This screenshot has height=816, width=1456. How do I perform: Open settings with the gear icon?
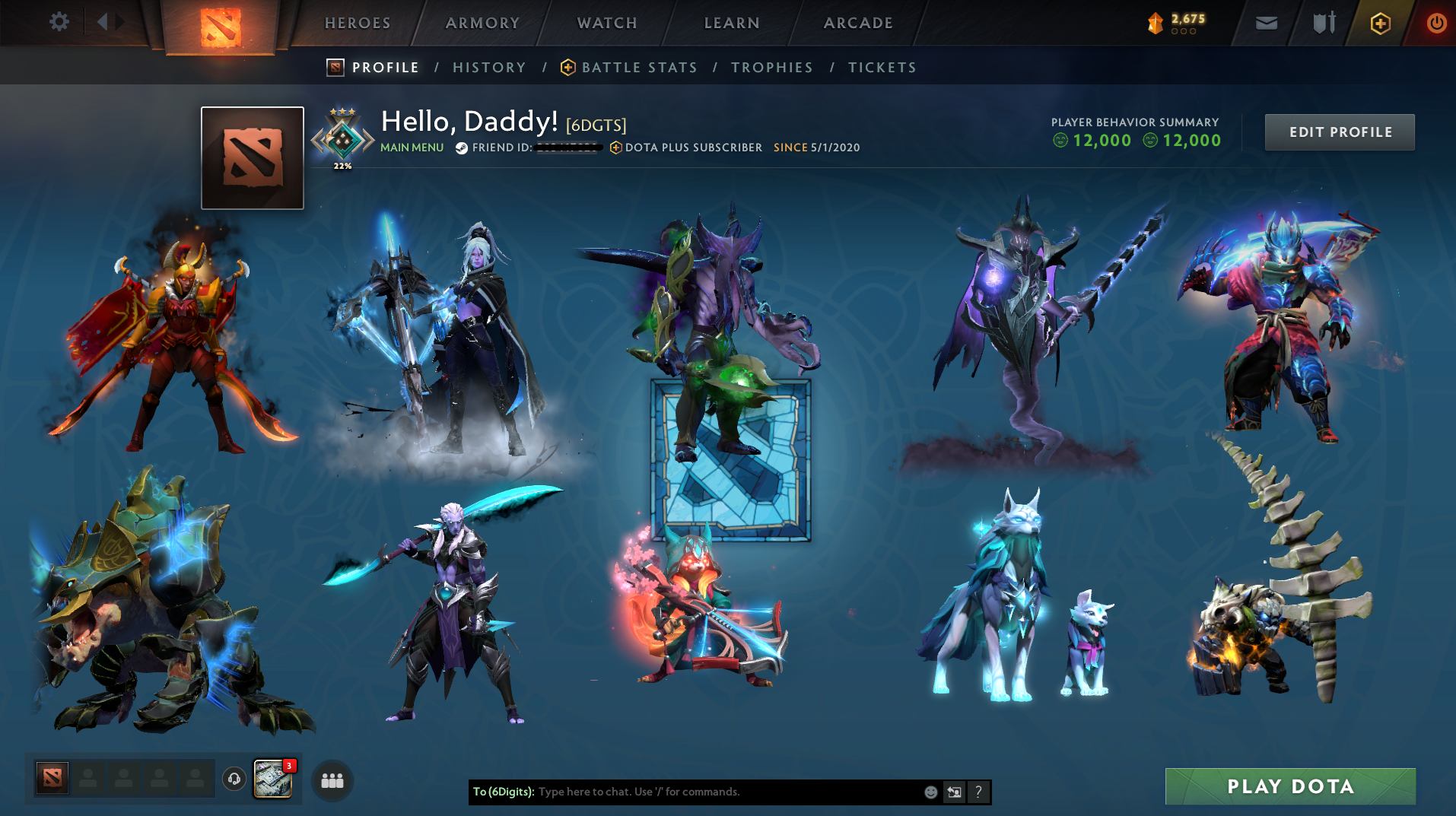point(59,21)
